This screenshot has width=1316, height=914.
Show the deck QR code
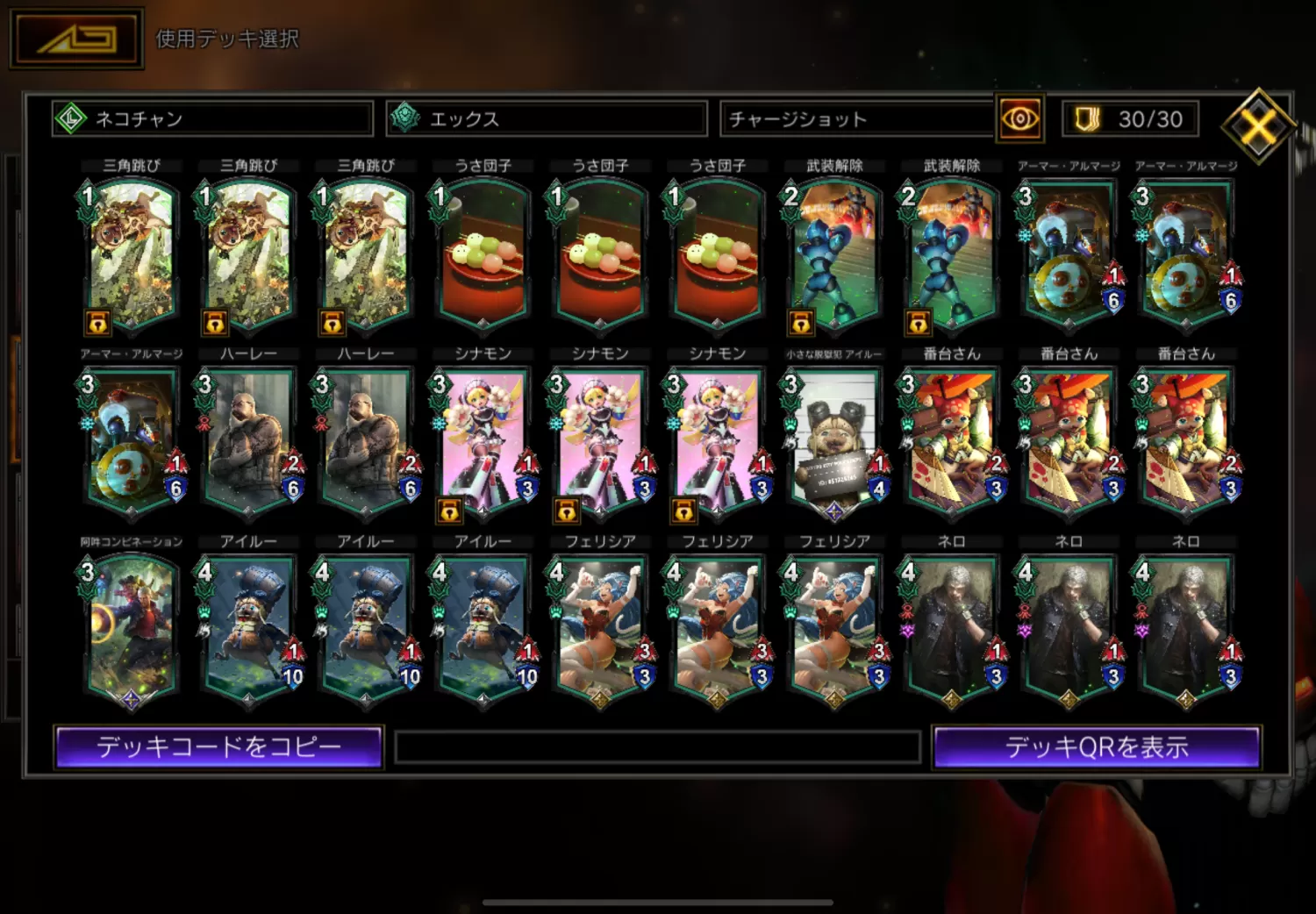(x=1097, y=747)
